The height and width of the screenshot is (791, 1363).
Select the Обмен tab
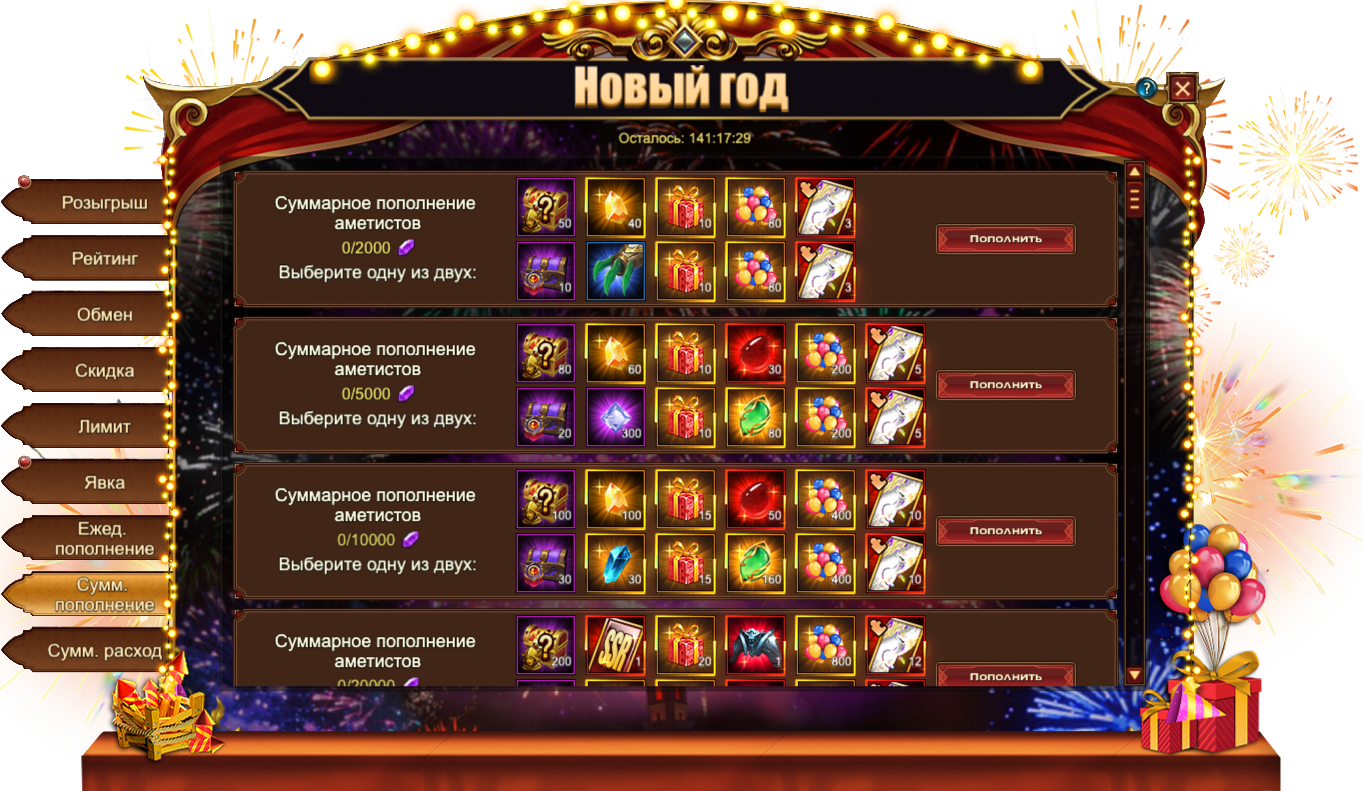pyautogui.click(x=100, y=315)
